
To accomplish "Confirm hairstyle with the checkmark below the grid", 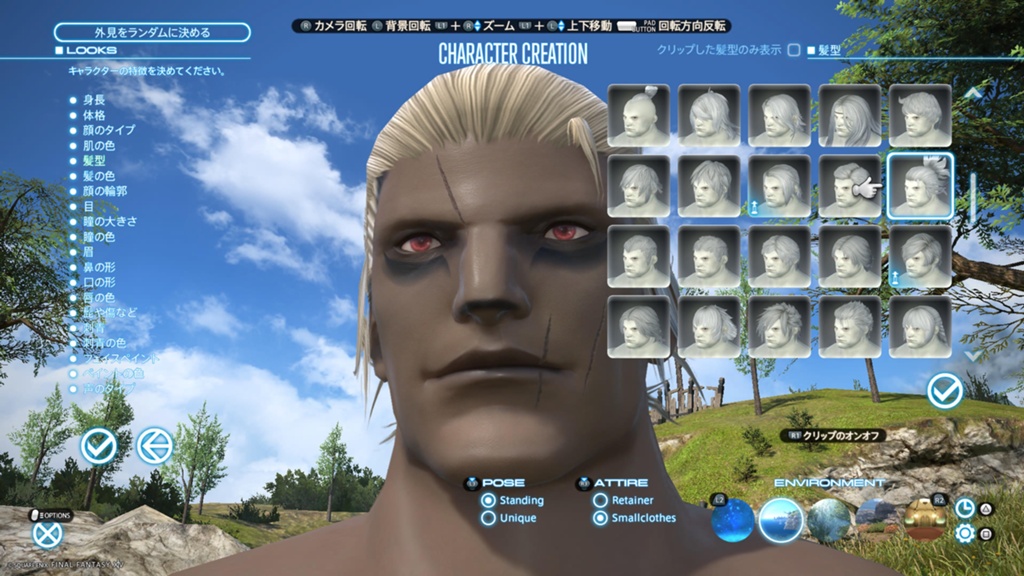I will (x=944, y=391).
